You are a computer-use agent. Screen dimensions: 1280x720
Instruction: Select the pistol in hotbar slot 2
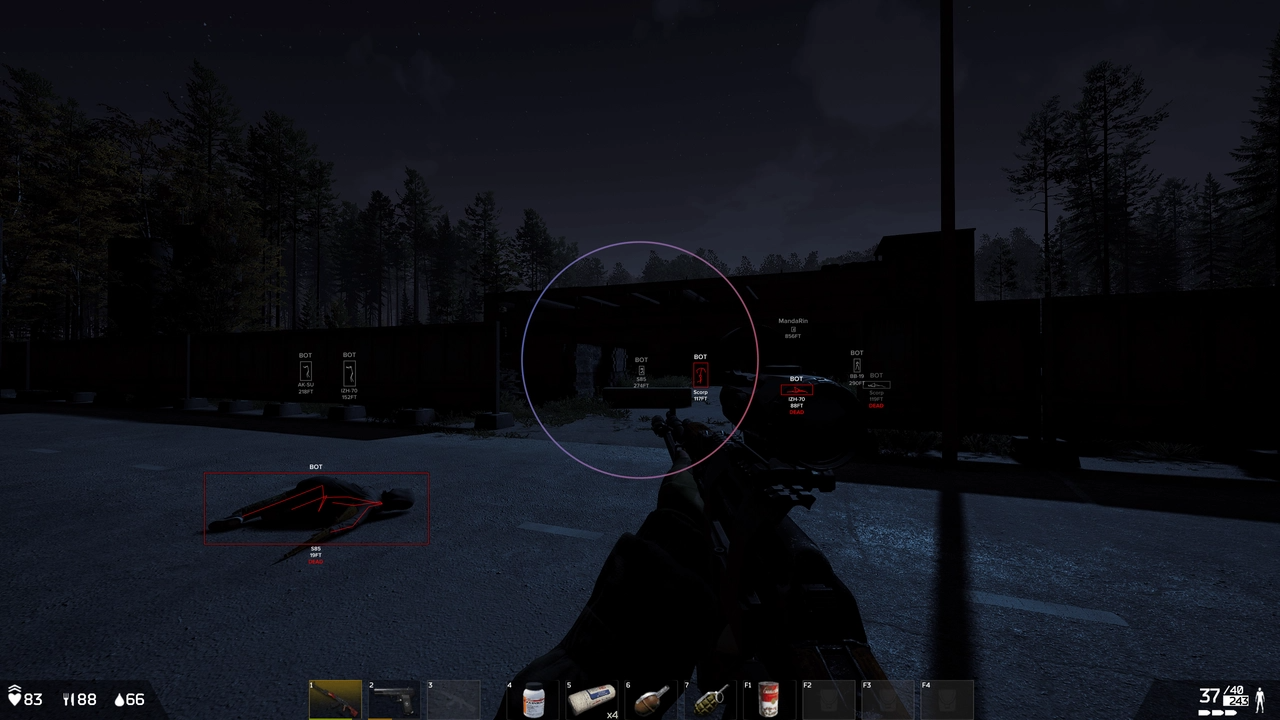(395, 698)
